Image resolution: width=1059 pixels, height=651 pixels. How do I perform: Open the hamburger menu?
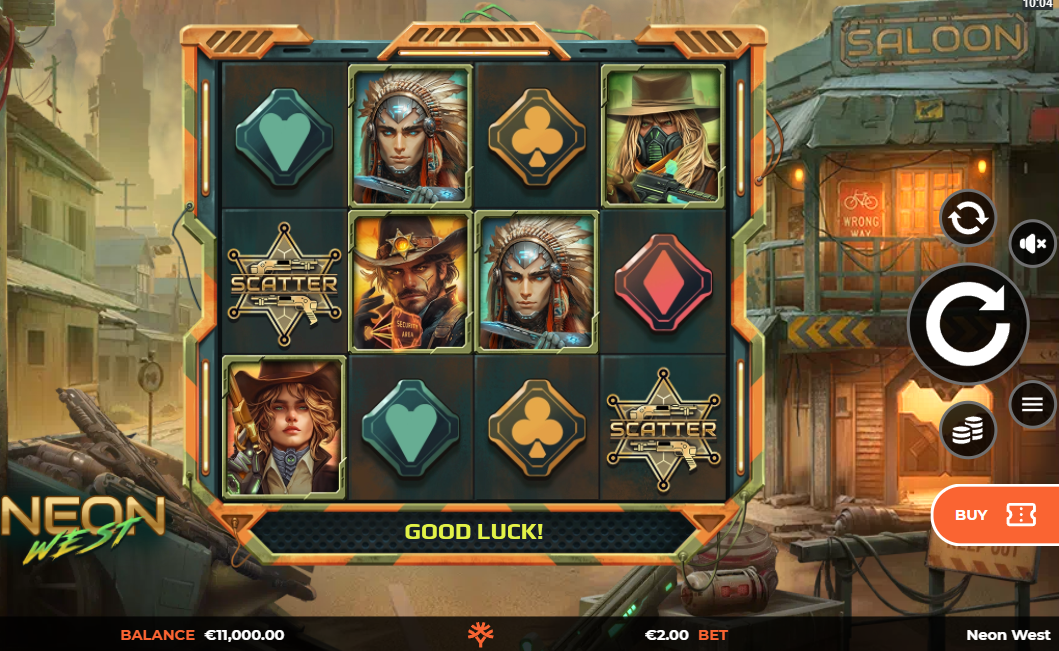[x=1032, y=404]
